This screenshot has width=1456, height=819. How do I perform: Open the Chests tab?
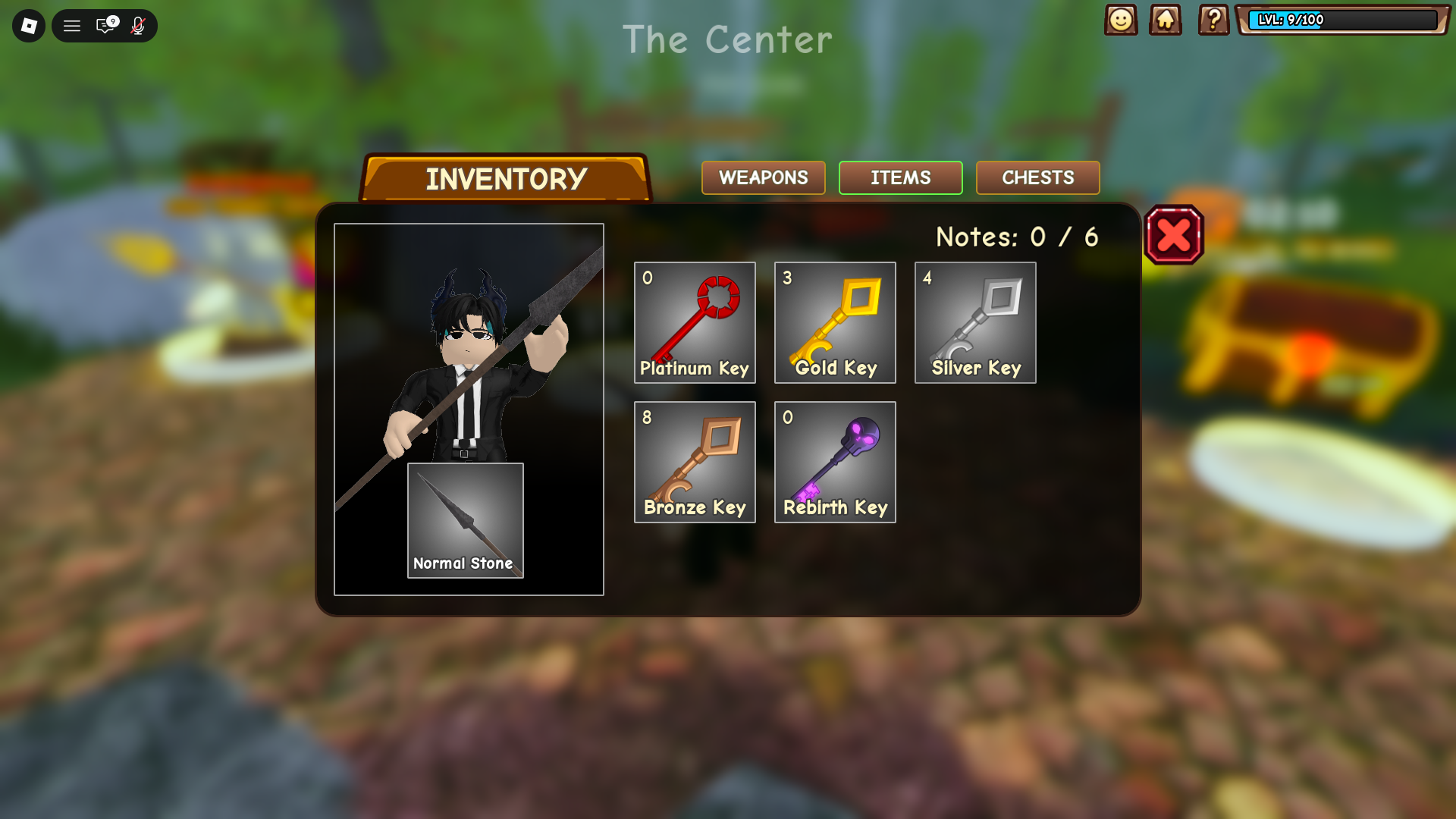(1037, 177)
